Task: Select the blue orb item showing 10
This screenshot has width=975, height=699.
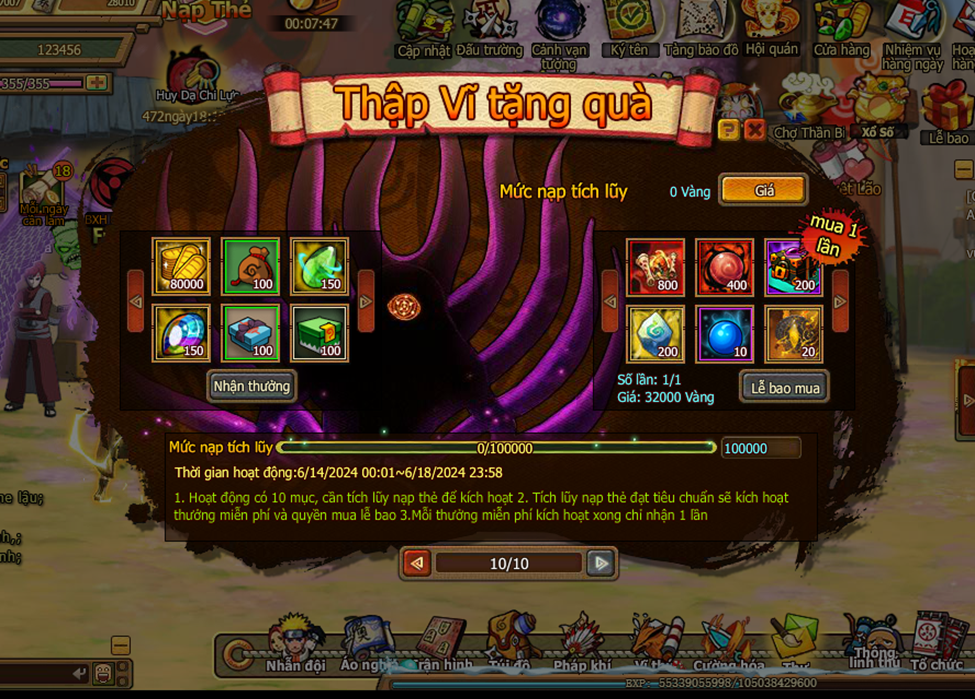Action: pos(725,334)
